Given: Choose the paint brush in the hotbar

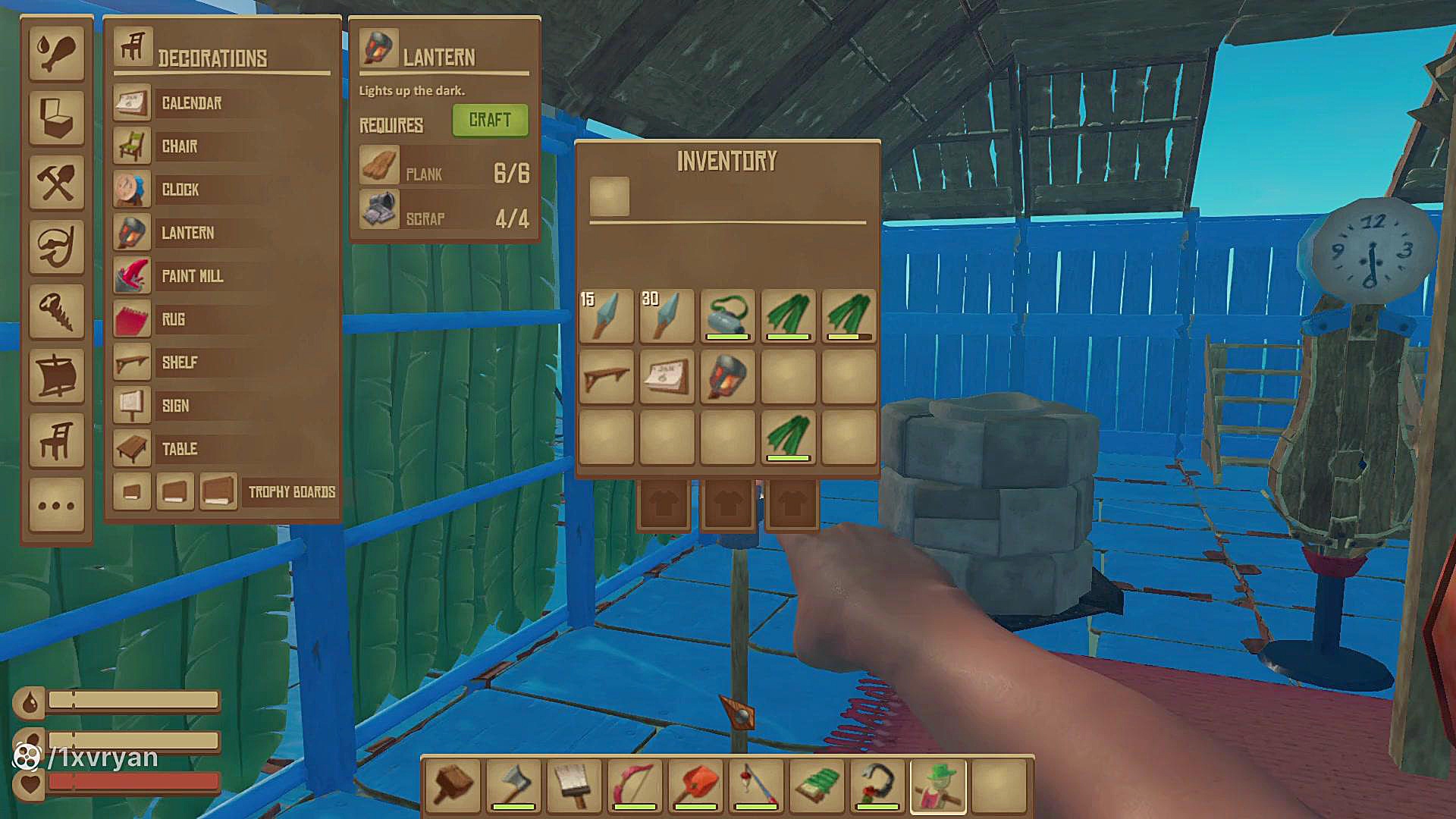Looking at the screenshot, I should coord(574,786).
